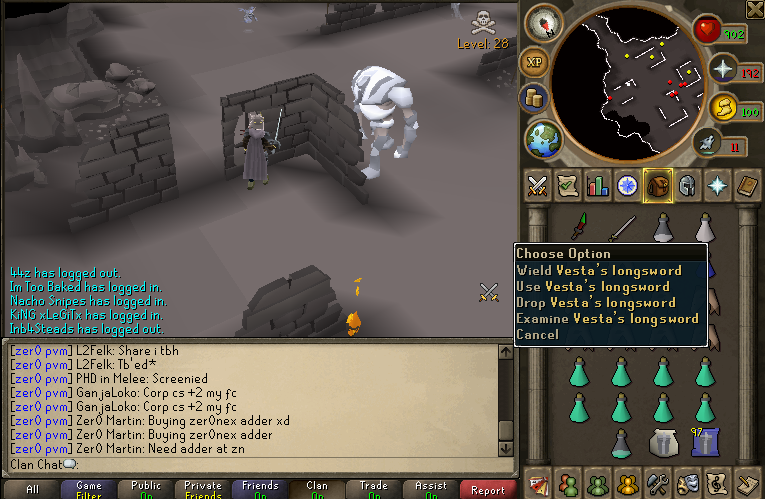Viewport: 765px width, 499px height.
Task: Open the Combat Options crossed-swords tab
Action: pyautogui.click(x=538, y=185)
